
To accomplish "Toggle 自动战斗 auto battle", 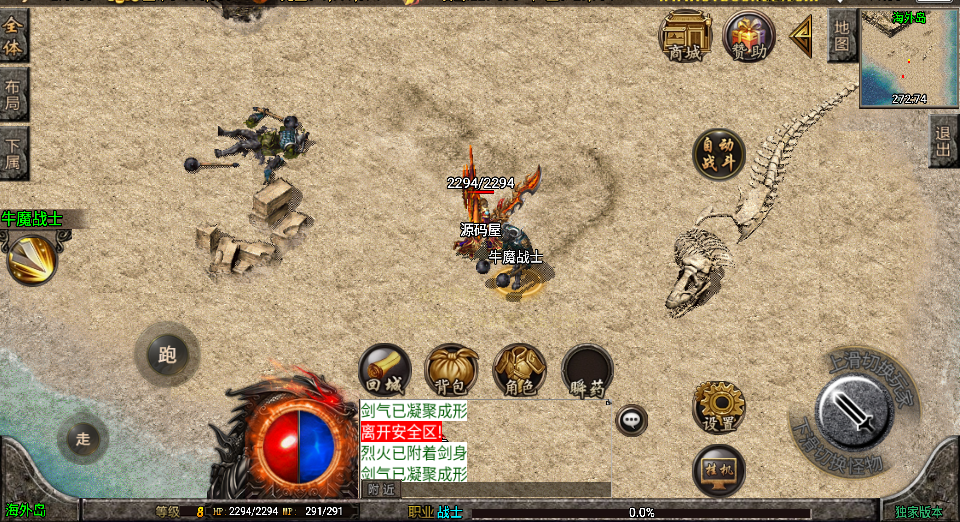I will click(x=719, y=154).
